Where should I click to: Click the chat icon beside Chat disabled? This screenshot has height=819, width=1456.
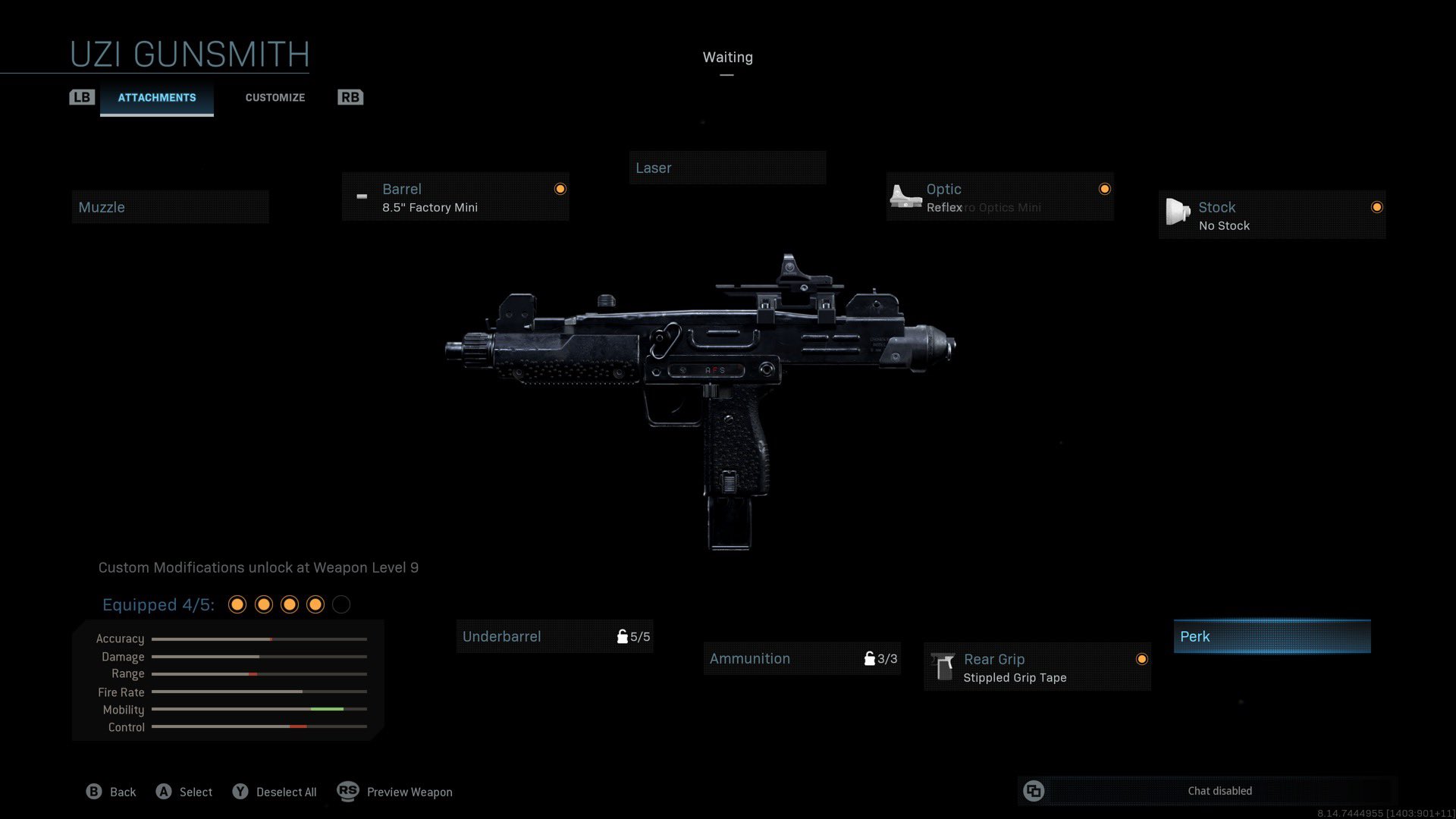[x=1034, y=791]
